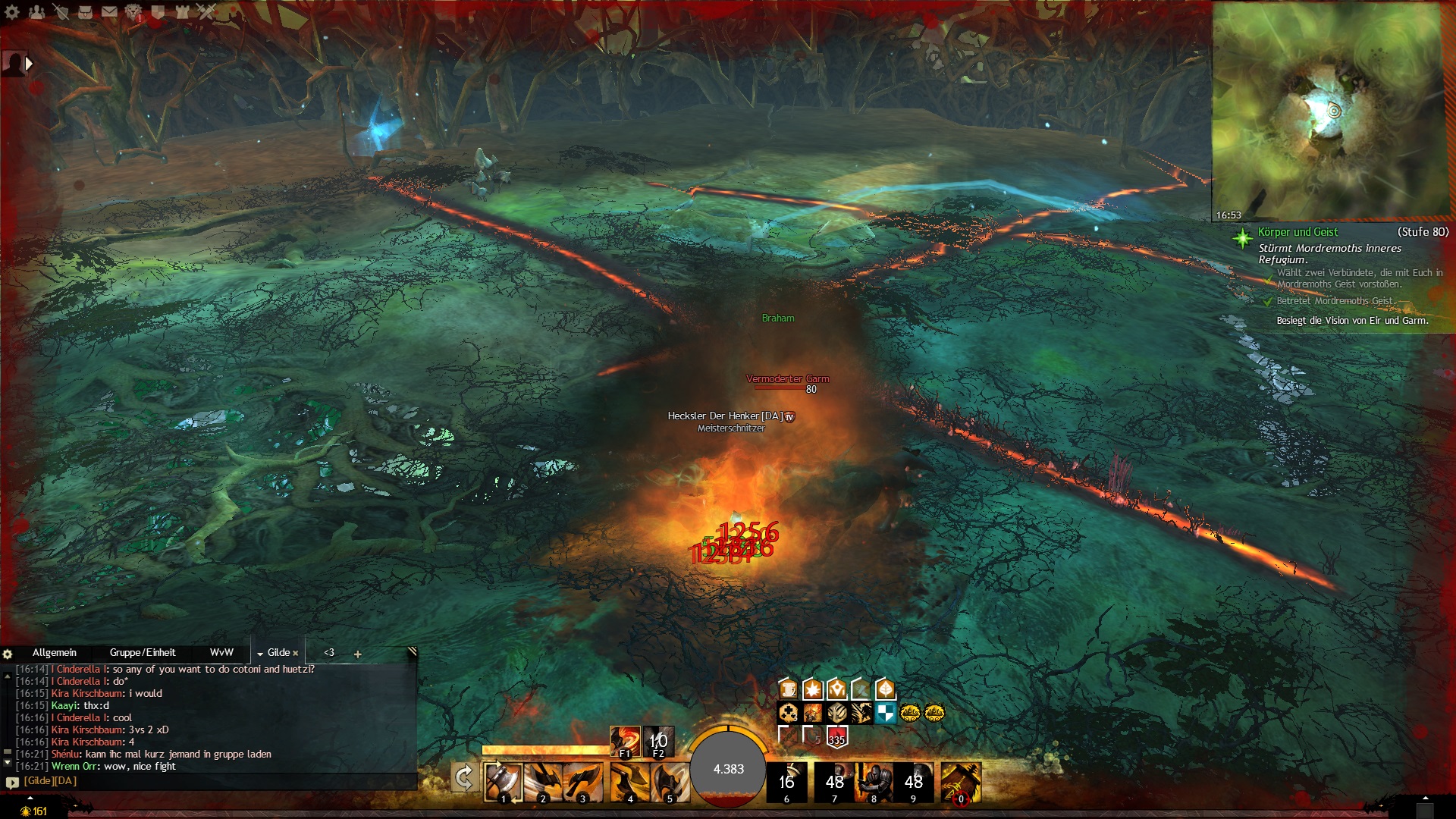Open the inventory bag icon
This screenshot has height=819, width=1456.
tap(85, 11)
